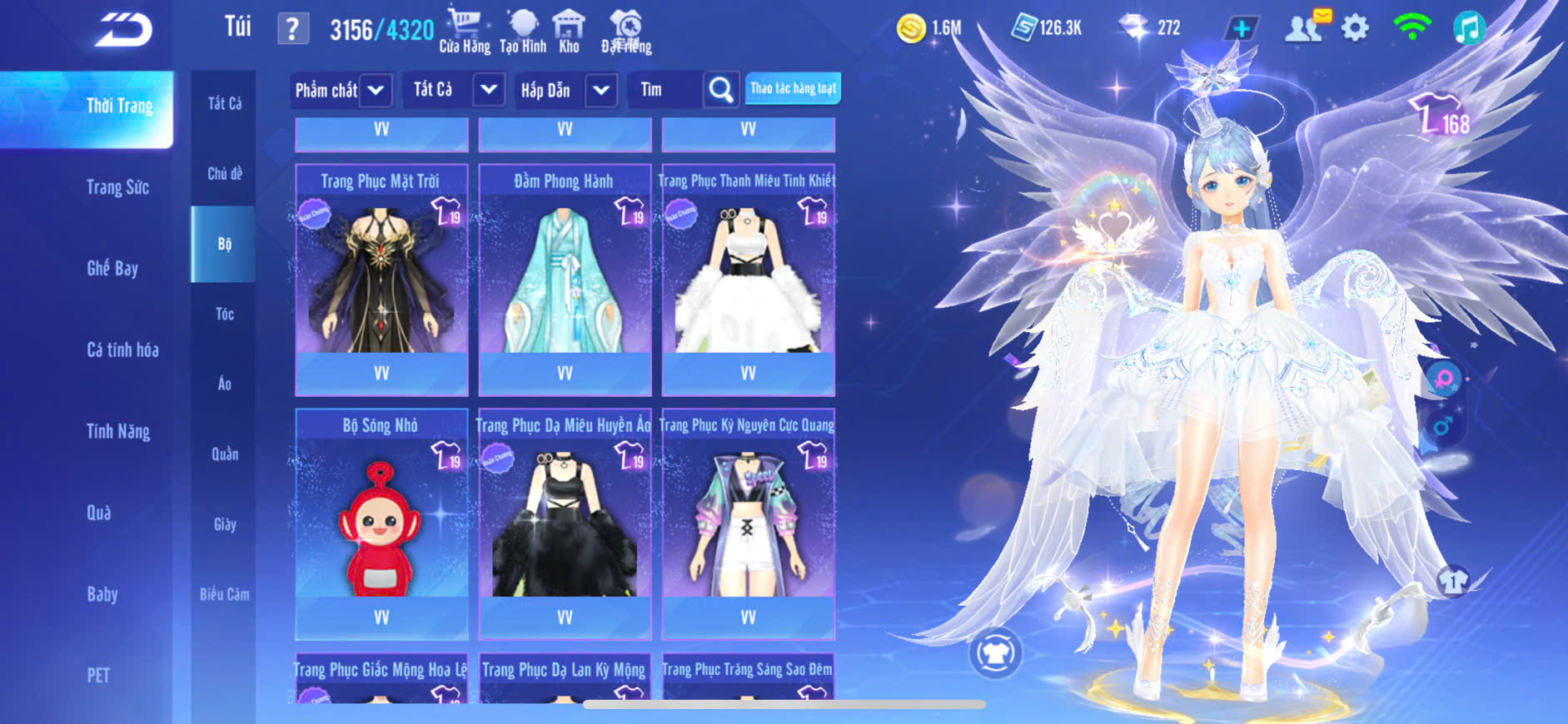Show the Giày subcategory
Viewport: 1568px width, 724px height.
click(224, 524)
